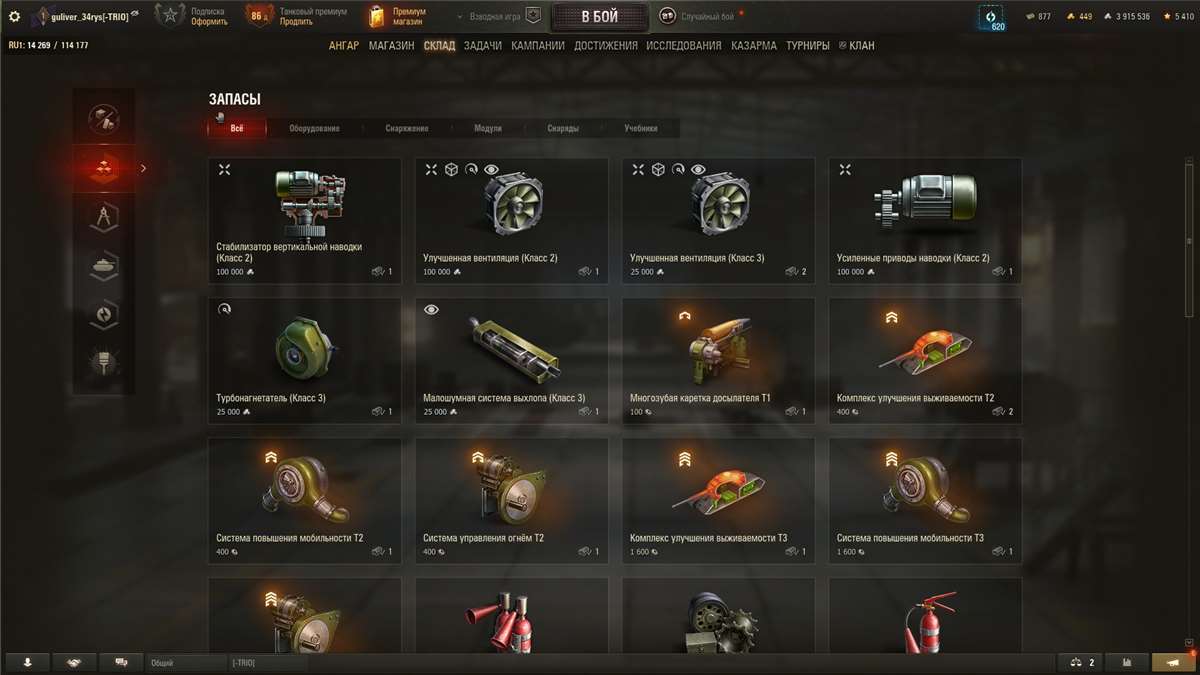The width and height of the screenshot is (1200, 675).
Task: Open the ТУРНИРЫ tournaments menu
Action: pyautogui.click(x=808, y=46)
